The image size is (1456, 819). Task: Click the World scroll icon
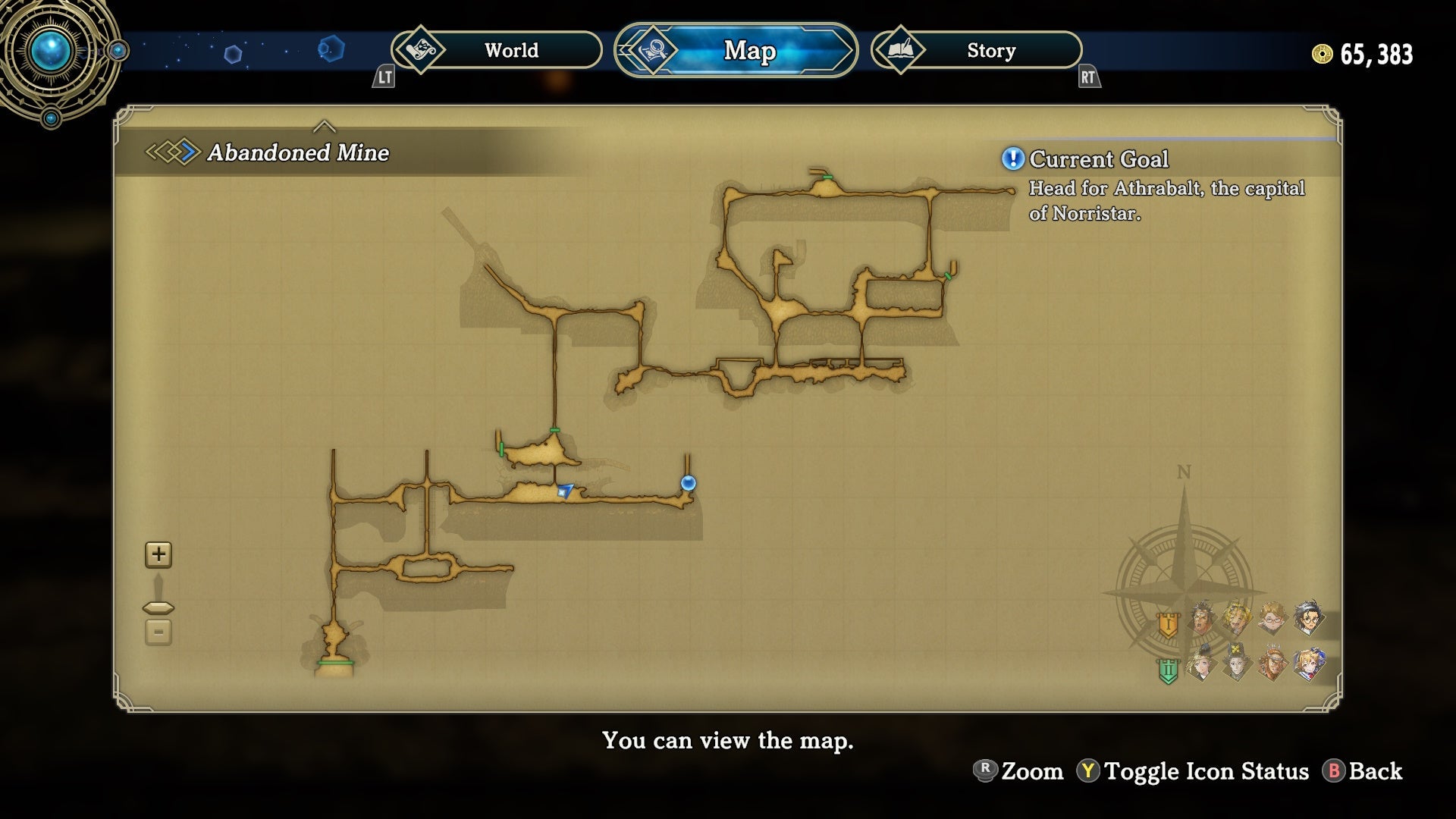click(421, 50)
